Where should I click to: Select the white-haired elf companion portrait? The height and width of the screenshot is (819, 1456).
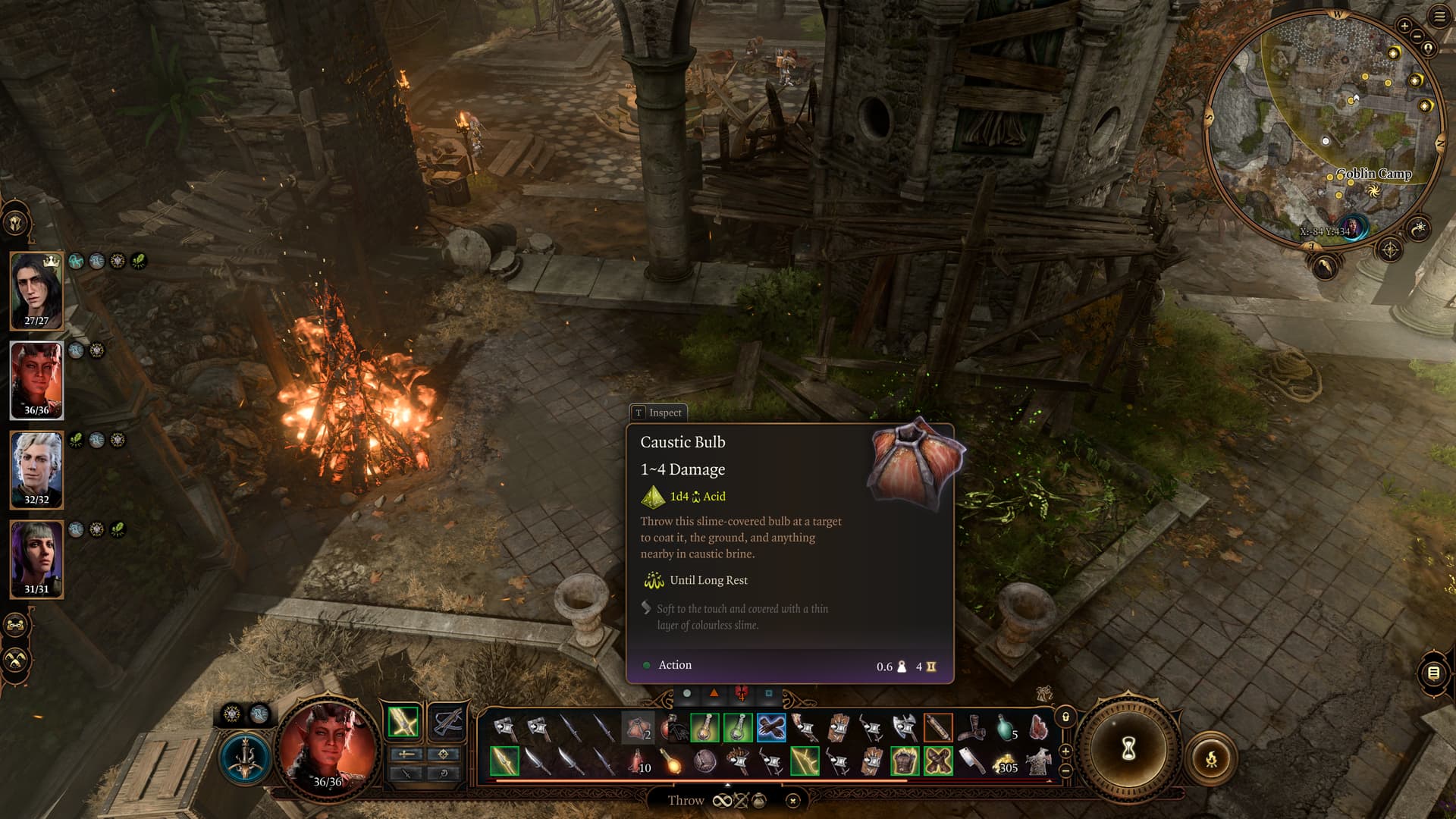36,468
